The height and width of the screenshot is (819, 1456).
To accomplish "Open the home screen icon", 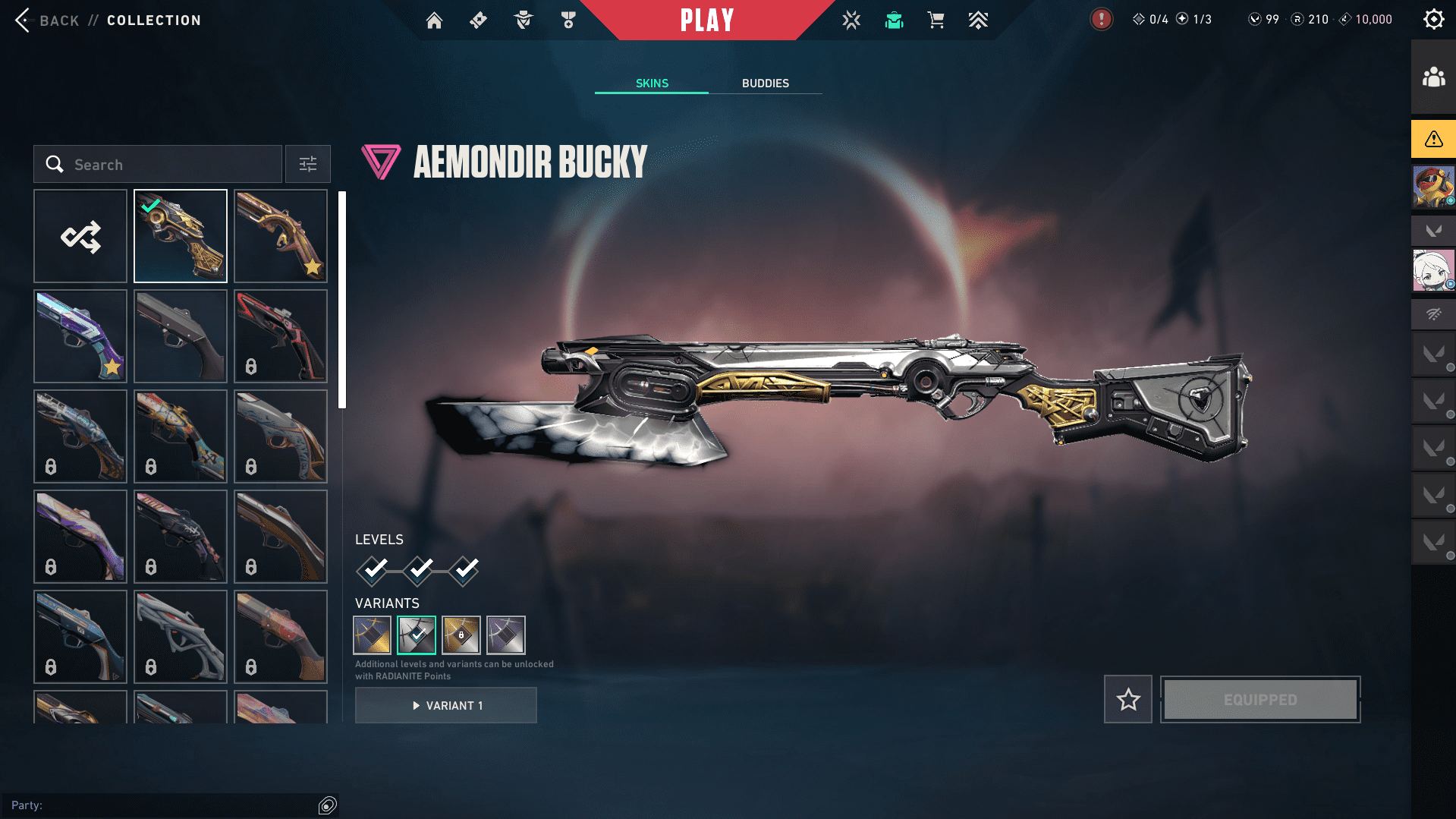I will click(x=434, y=20).
